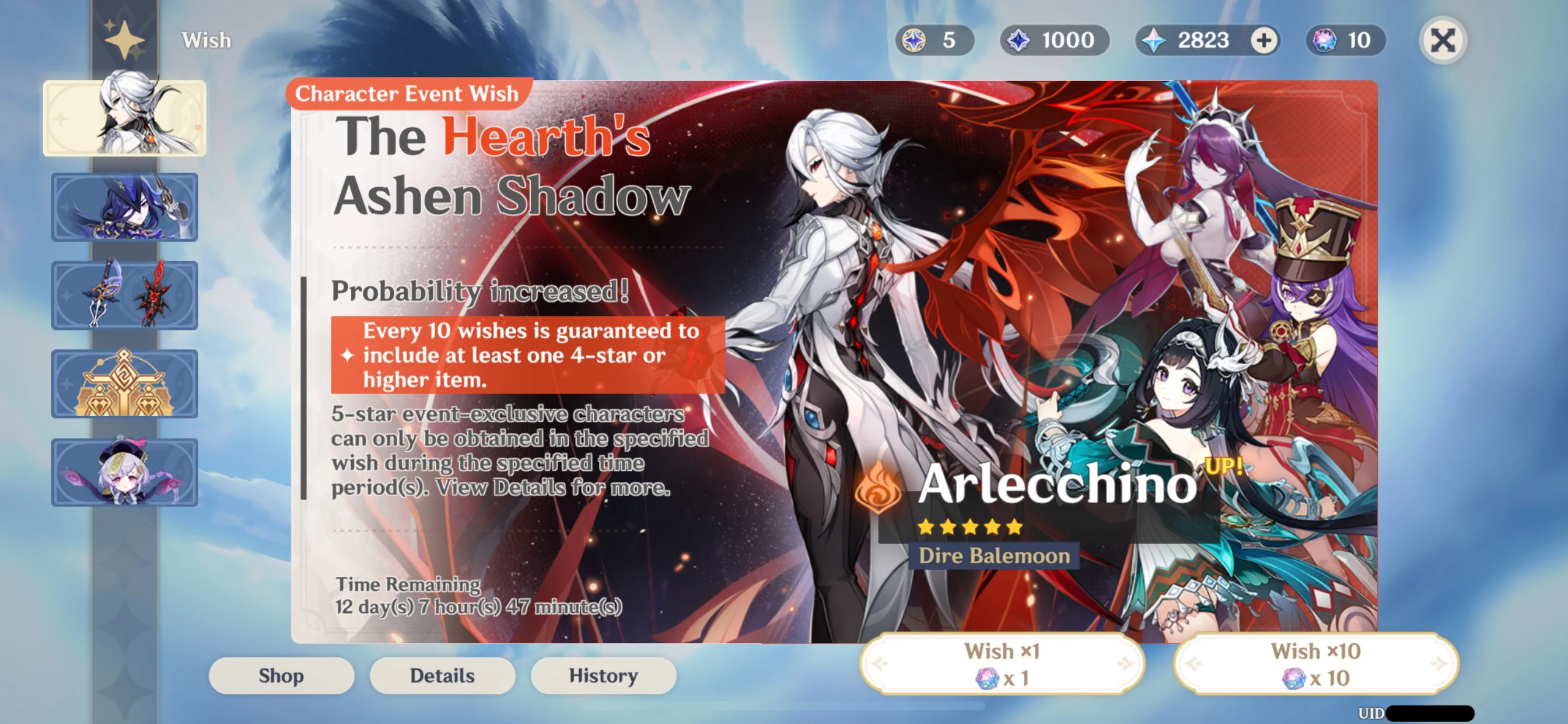Open the Shop

coord(281,676)
